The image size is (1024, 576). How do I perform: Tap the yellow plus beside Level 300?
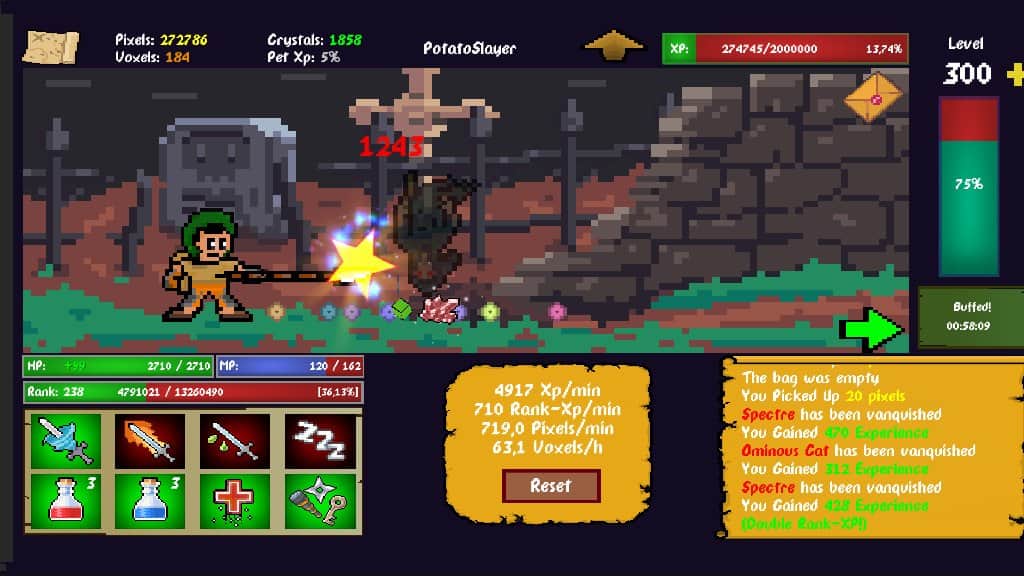coord(1015,73)
